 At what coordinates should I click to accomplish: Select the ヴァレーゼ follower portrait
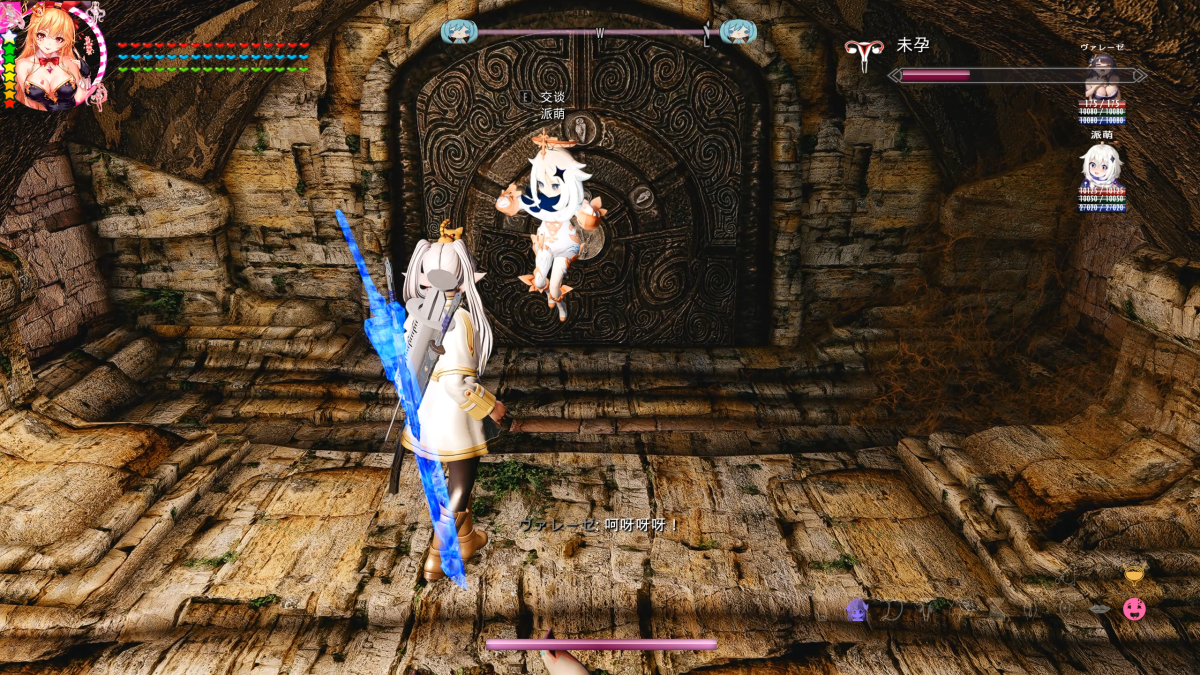(x=1102, y=76)
